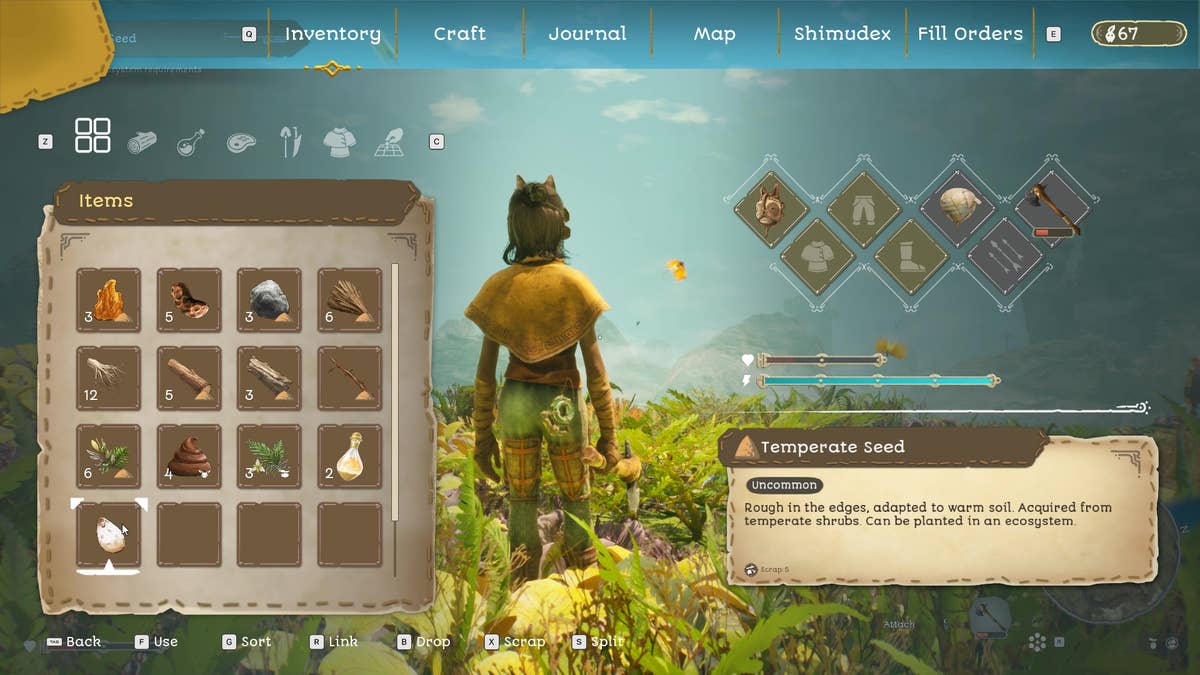This screenshot has width=1200, height=675.
Task: Choose the armor shirt category filter
Action: [340, 143]
